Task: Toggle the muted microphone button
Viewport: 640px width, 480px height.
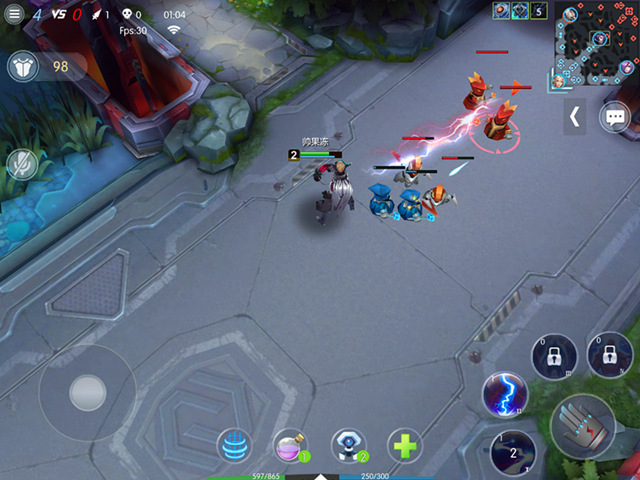Action: click(21, 164)
